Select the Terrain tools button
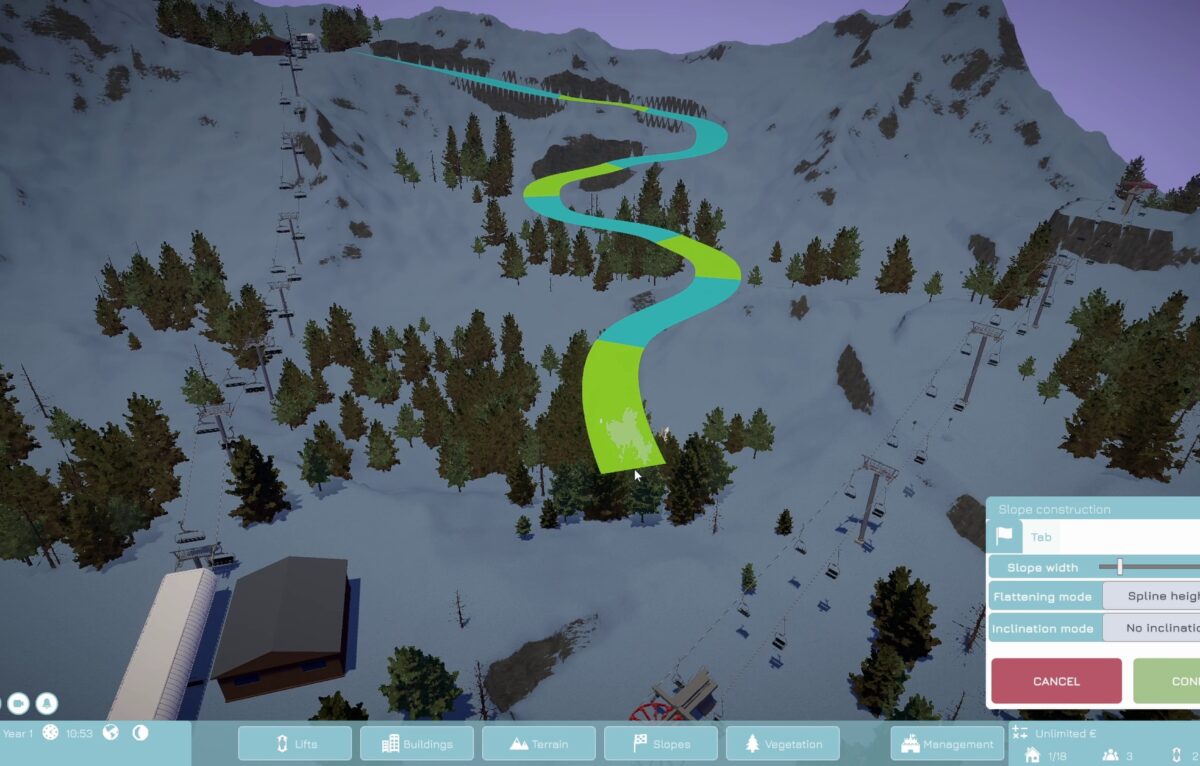This screenshot has width=1200, height=766. point(539,743)
